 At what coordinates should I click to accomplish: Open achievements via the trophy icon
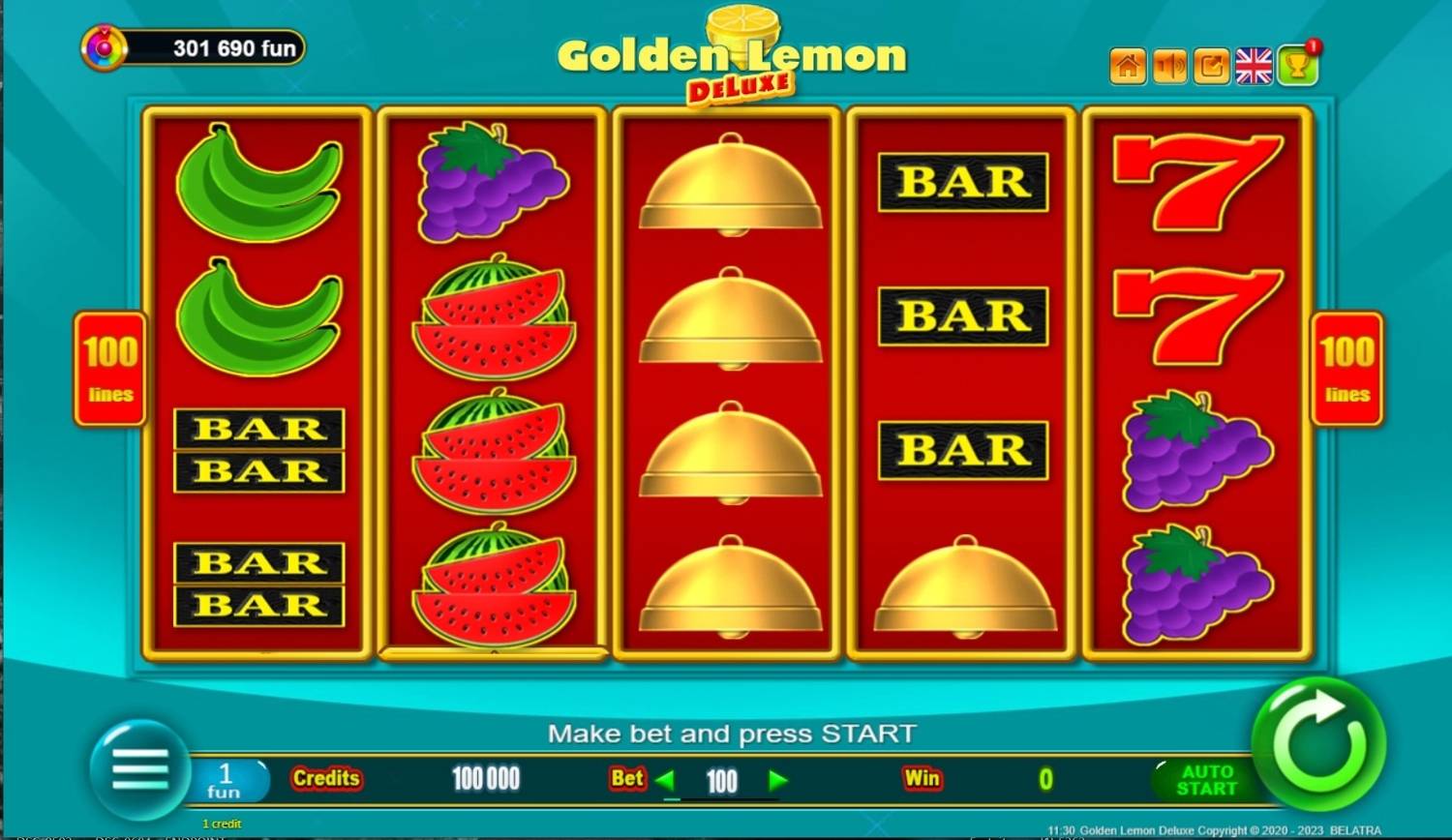[x=1296, y=66]
